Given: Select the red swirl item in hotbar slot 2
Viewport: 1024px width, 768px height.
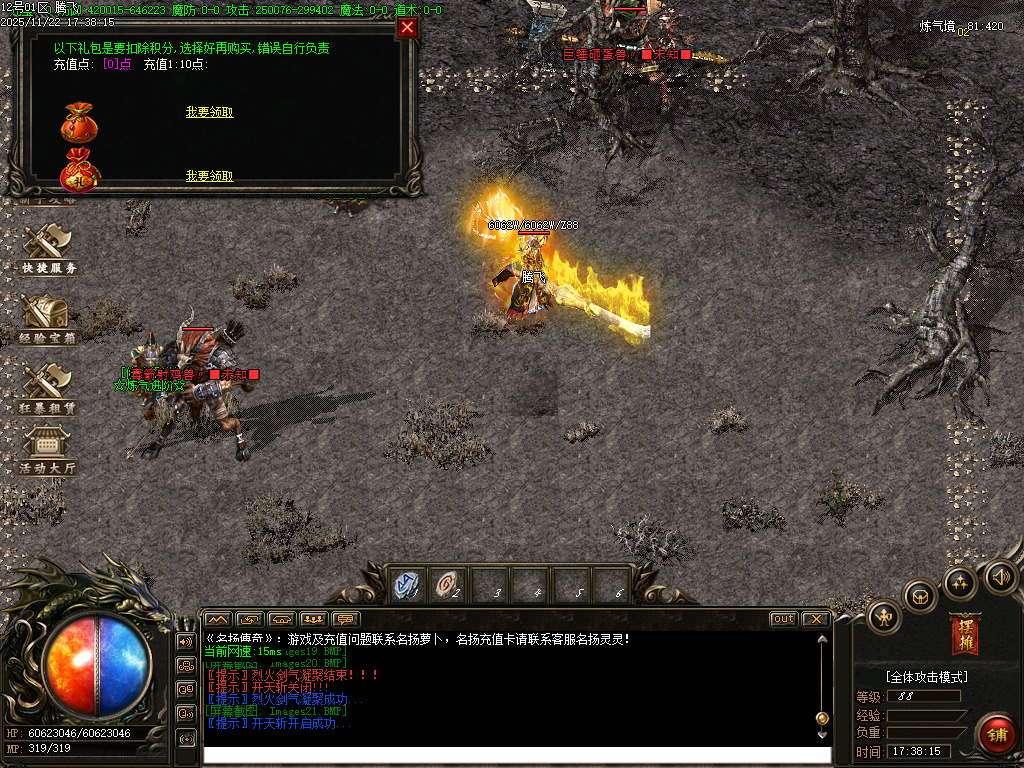Looking at the screenshot, I should click(x=447, y=585).
